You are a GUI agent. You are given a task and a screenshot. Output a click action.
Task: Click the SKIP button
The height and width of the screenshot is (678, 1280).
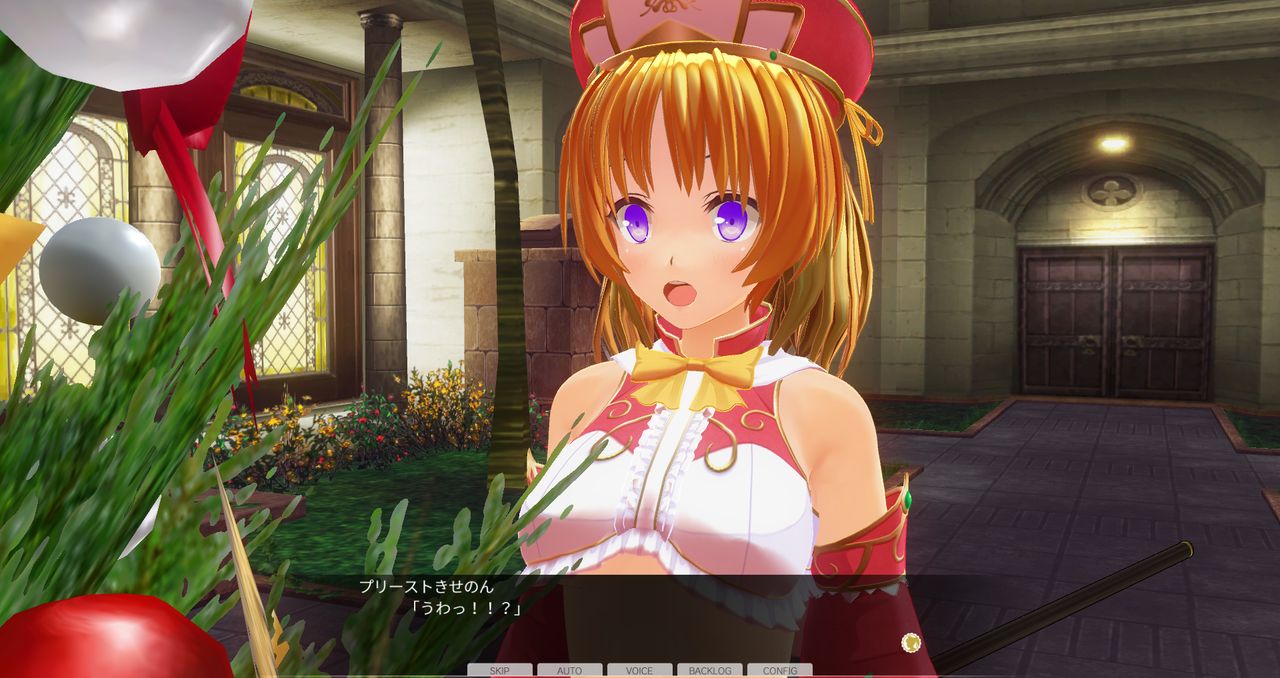[x=499, y=670]
